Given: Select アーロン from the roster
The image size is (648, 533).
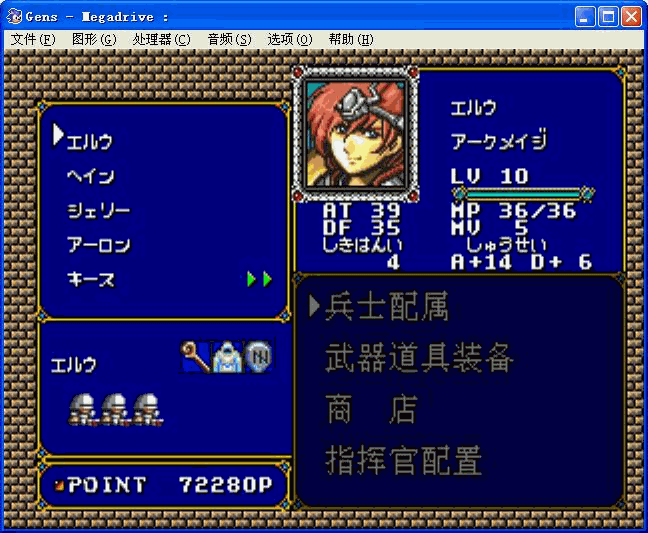Looking at the screenshot, I should (x=98, y=245).
